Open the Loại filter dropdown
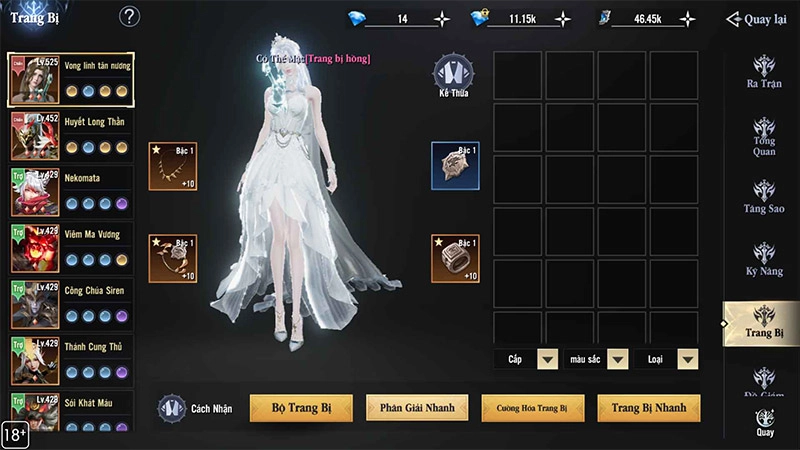This screenshot has height=450, width=800. (687, 359)
